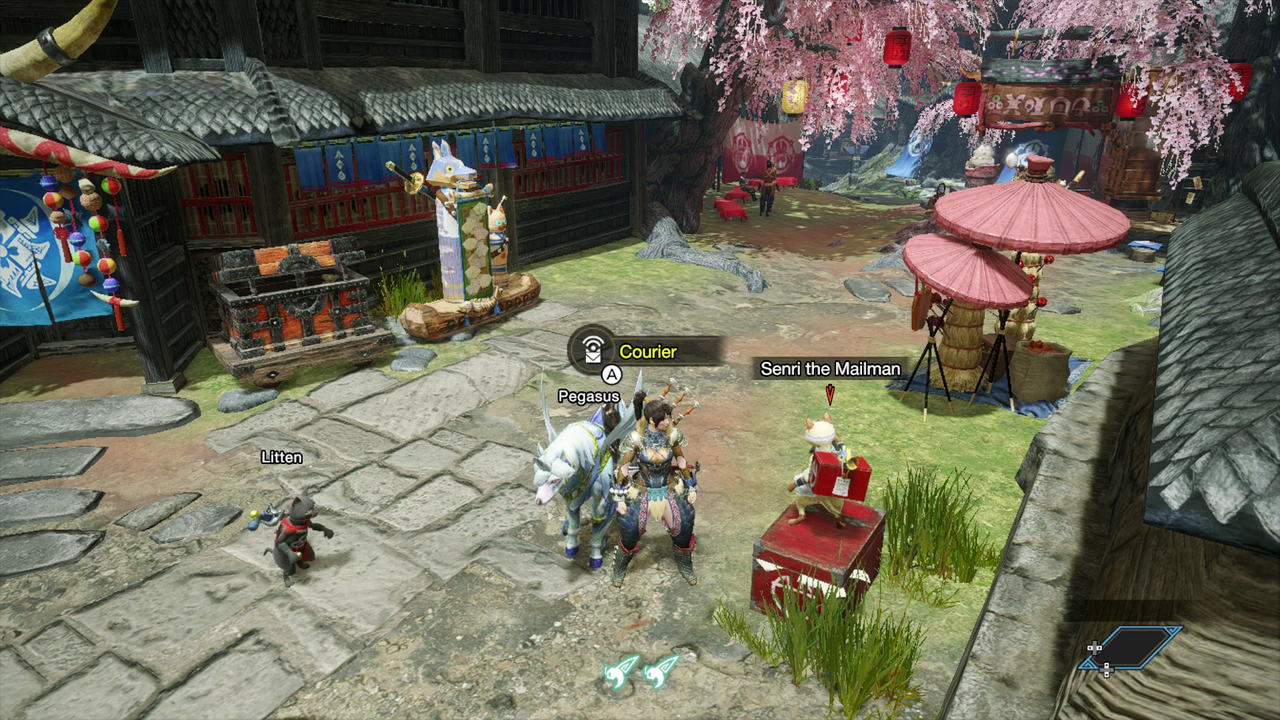Click the Senri the Mailman name label
The width and height of the screenshot is (1280, 720).
pos(830,369)
